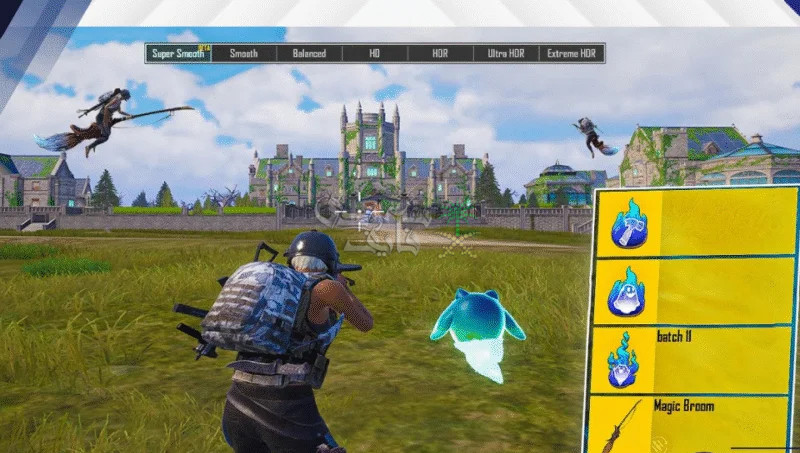Select the blue flame ghost icon
Screen dimensions: 800x453
click(x=629, y=291)
